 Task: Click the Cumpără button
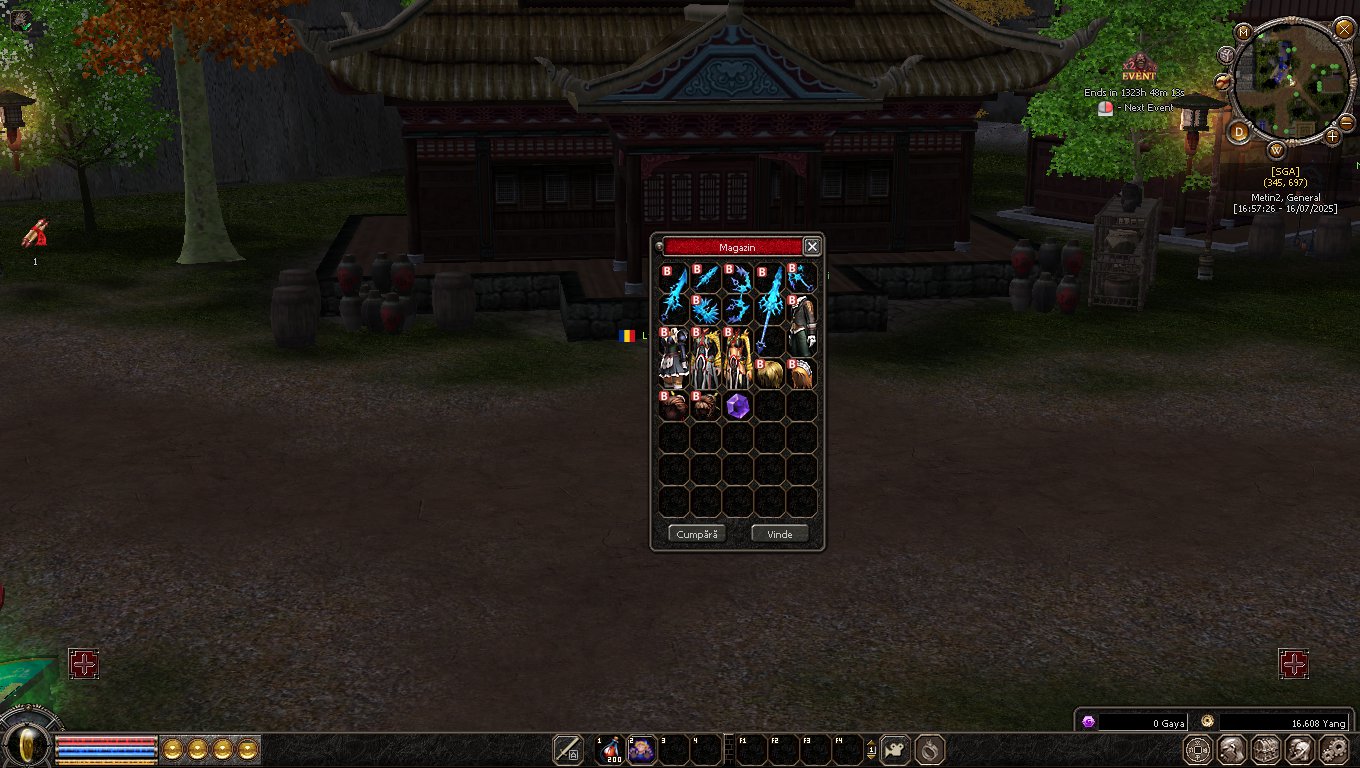(697, 534)
